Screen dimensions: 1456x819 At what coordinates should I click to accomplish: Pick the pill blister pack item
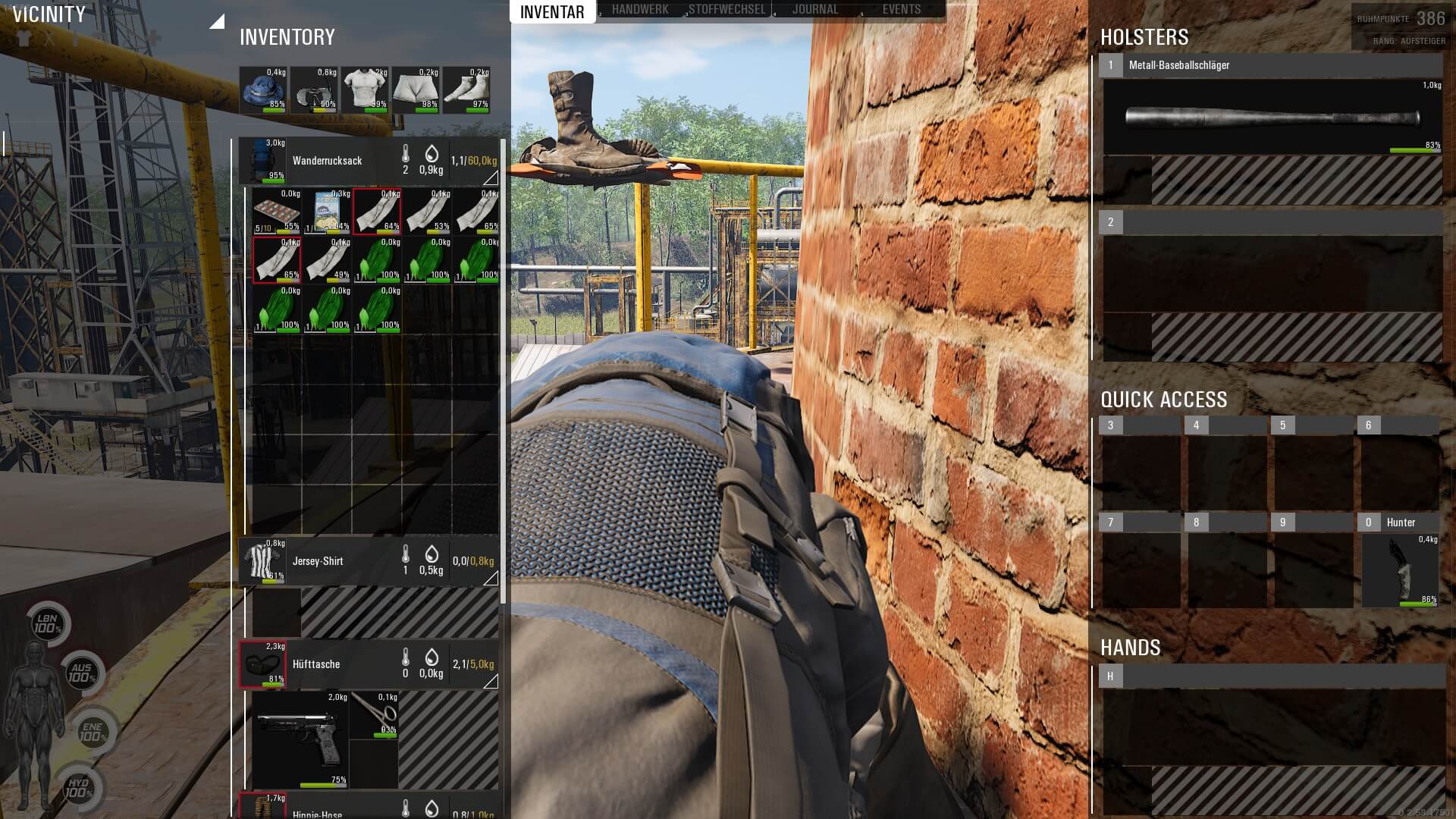276,212
